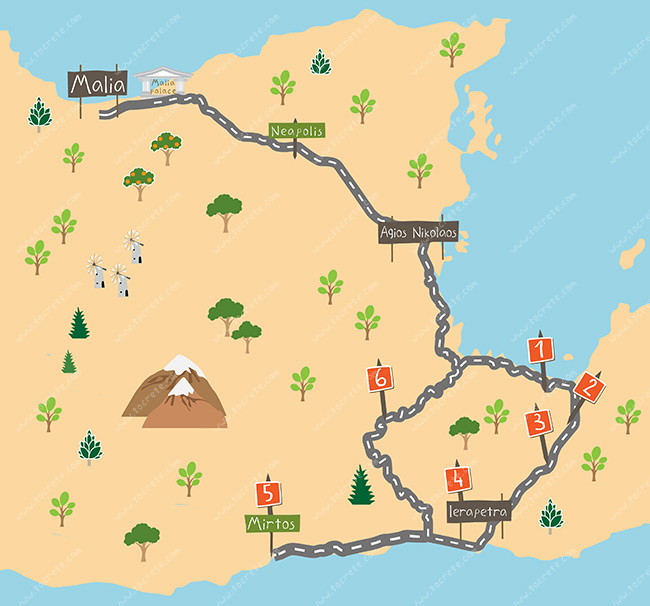
Task: Select the Ierapetra town sign
Action: pos(478,512)
